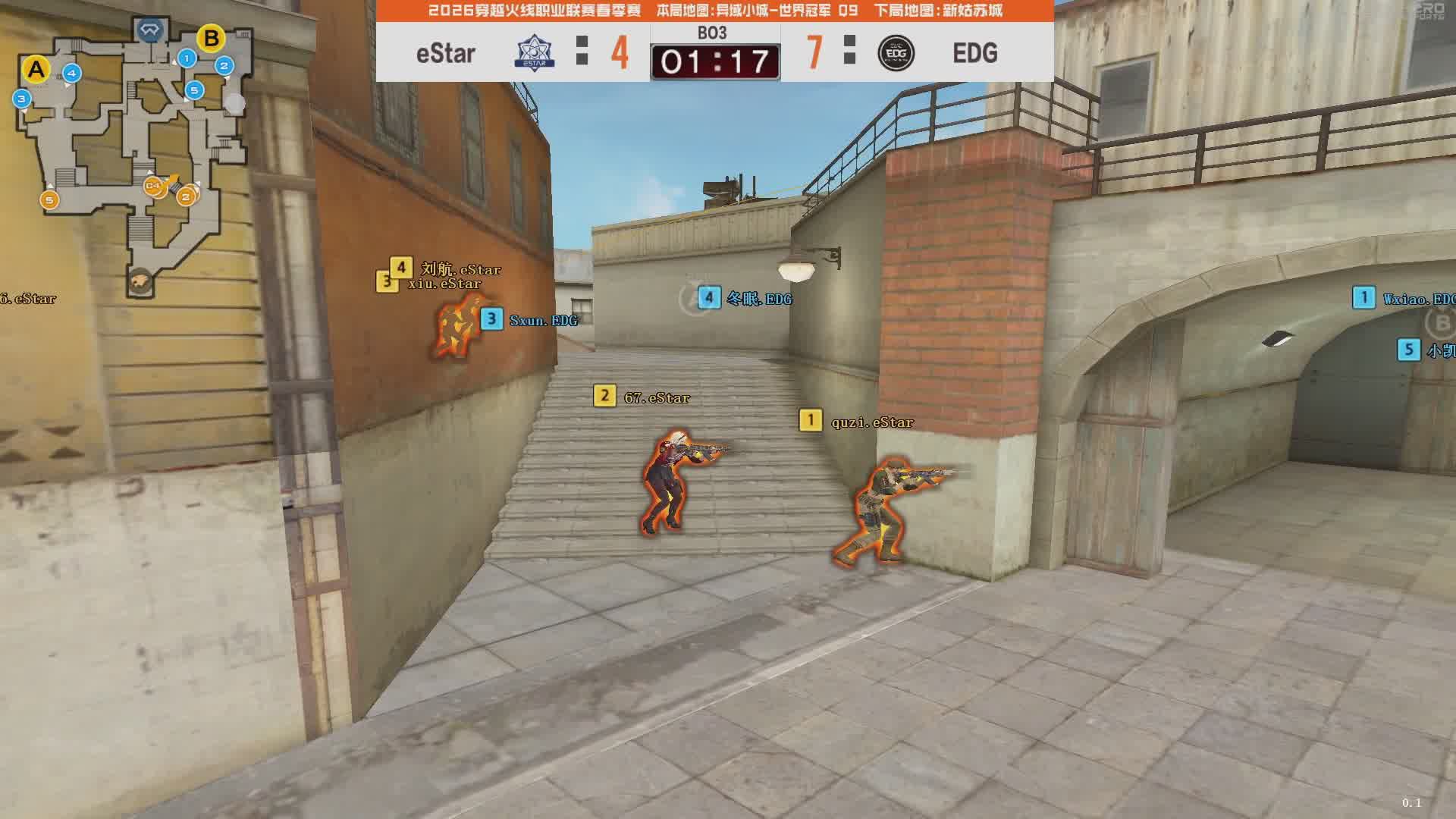Select the yellow A site marker on minimap
The height and width of the screenshot is (819, 1456).
point(36,70)
